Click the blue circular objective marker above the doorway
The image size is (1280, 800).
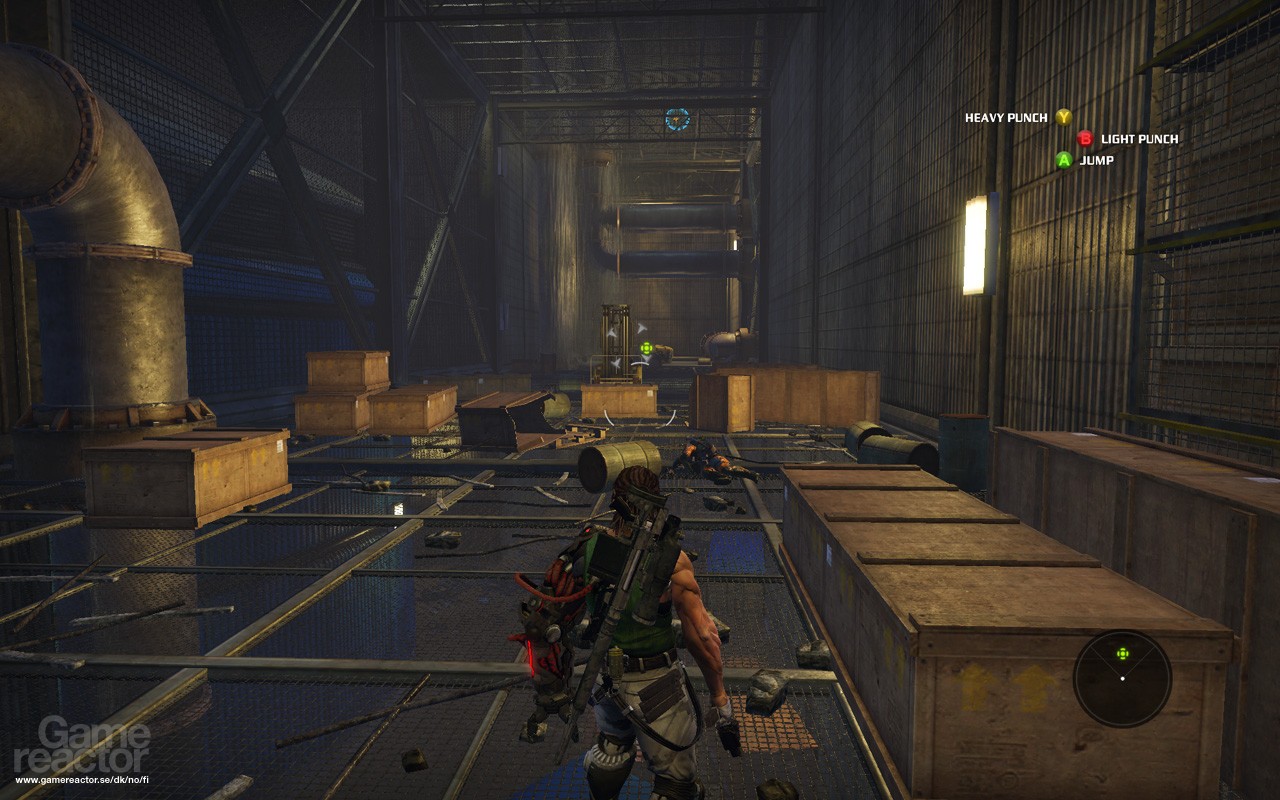tap(676, 118)
